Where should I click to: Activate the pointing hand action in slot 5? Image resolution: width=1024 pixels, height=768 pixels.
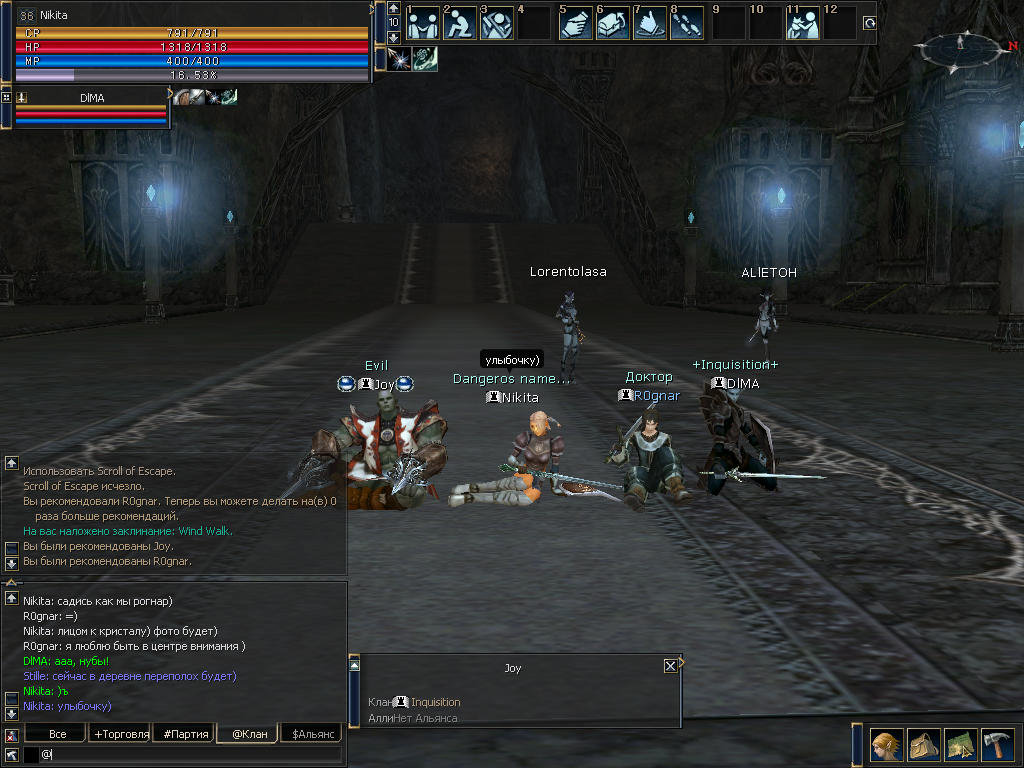[x=574, y=24]
